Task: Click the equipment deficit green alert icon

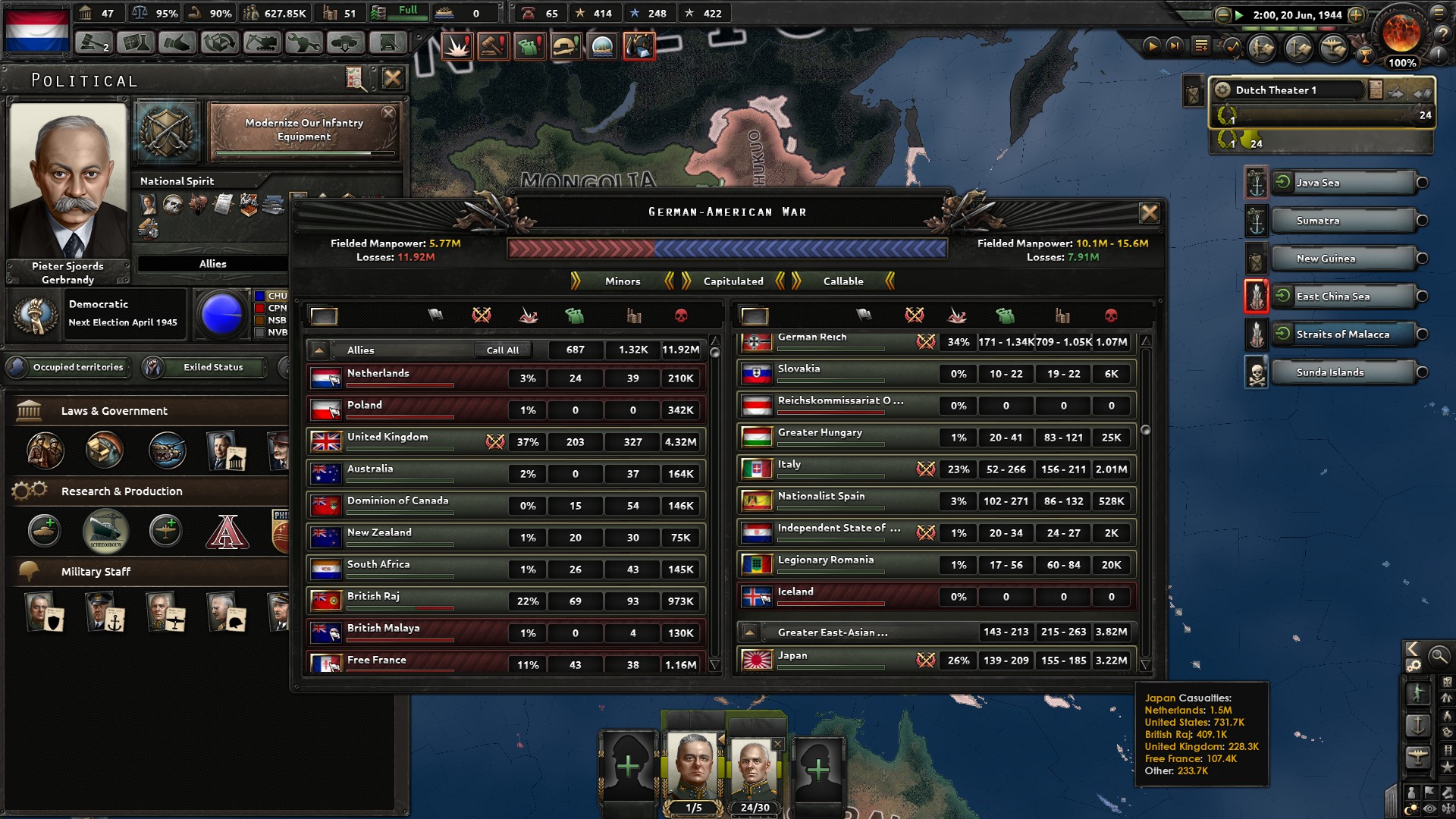Action: [529, 46]
